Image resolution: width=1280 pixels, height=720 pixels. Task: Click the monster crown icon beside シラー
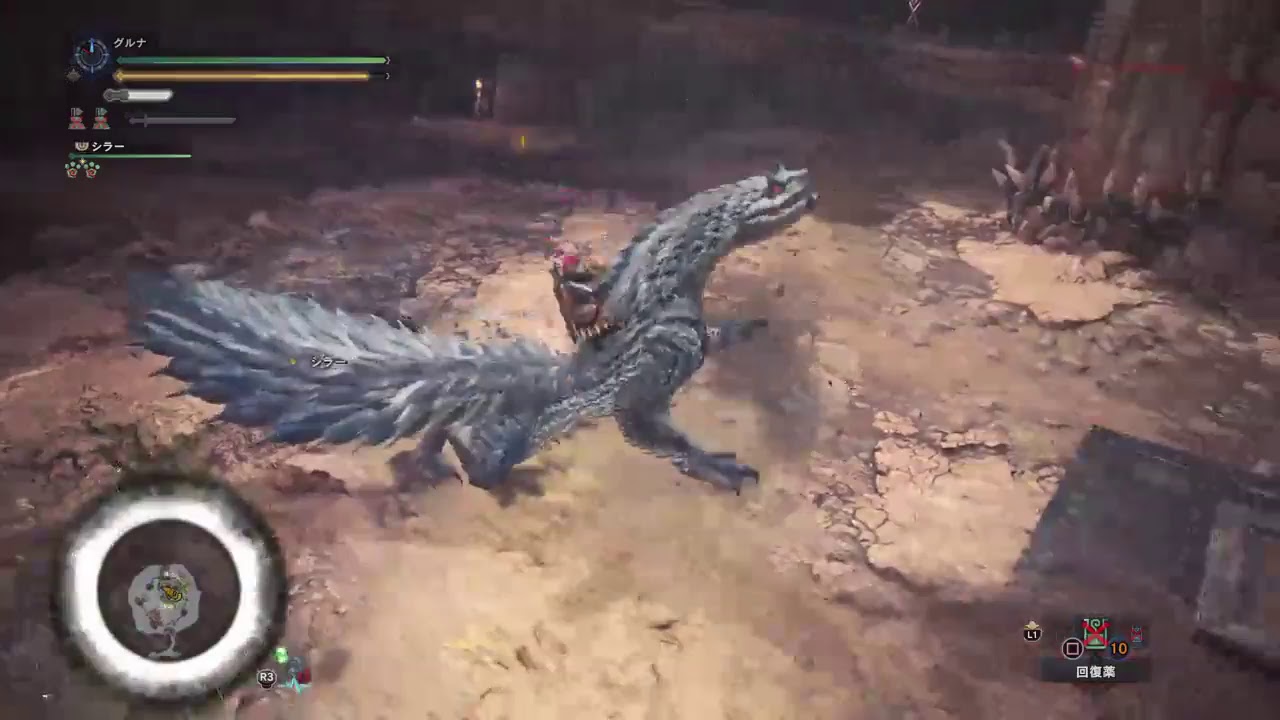(81, 146)
